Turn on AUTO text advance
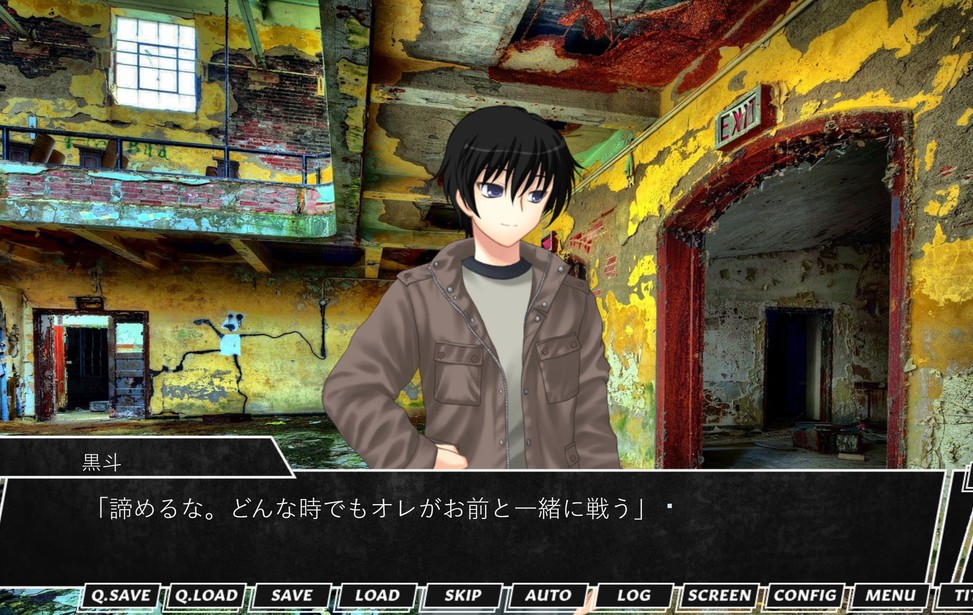Screen dimensions: 973x615 (x=548, y=596)
